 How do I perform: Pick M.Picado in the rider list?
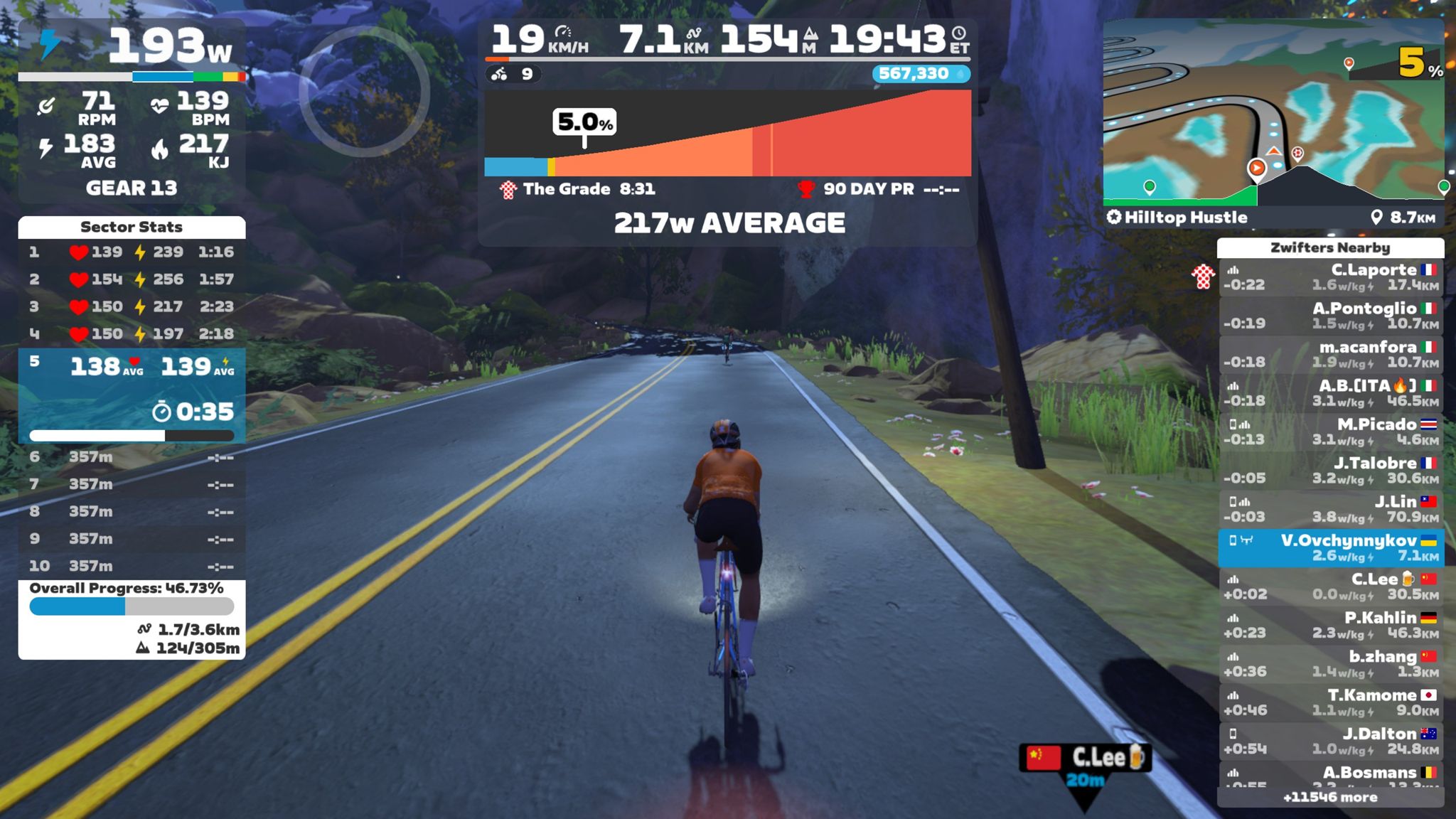1331,432
